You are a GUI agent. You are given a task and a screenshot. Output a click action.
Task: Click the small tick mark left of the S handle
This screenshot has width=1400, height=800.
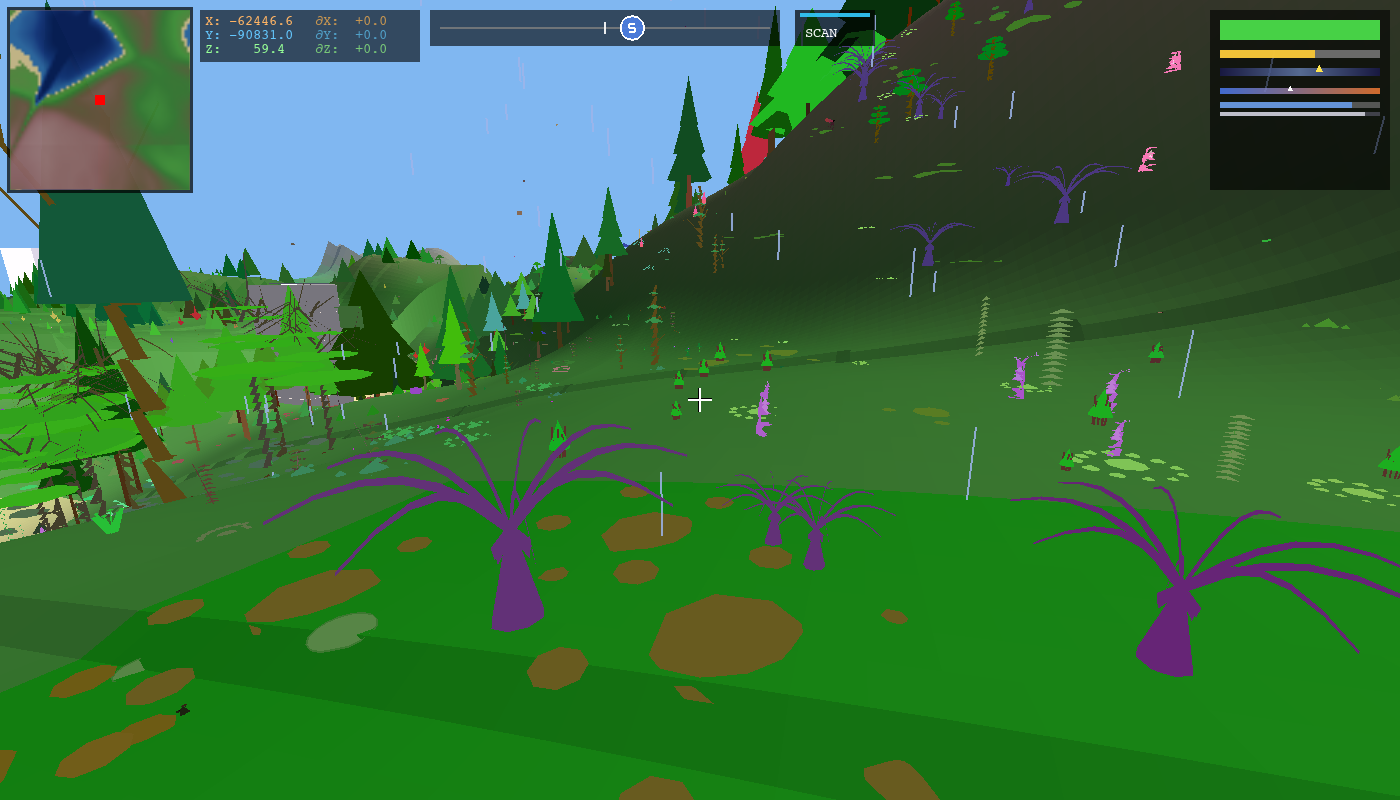coord(605,27)
